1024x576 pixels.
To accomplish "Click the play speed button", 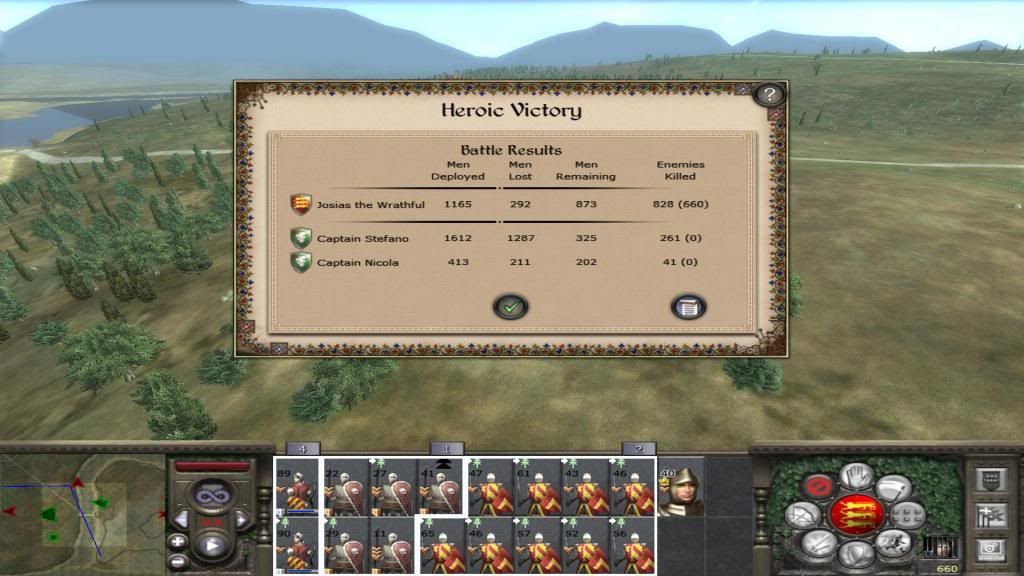I will pos(212,546).
